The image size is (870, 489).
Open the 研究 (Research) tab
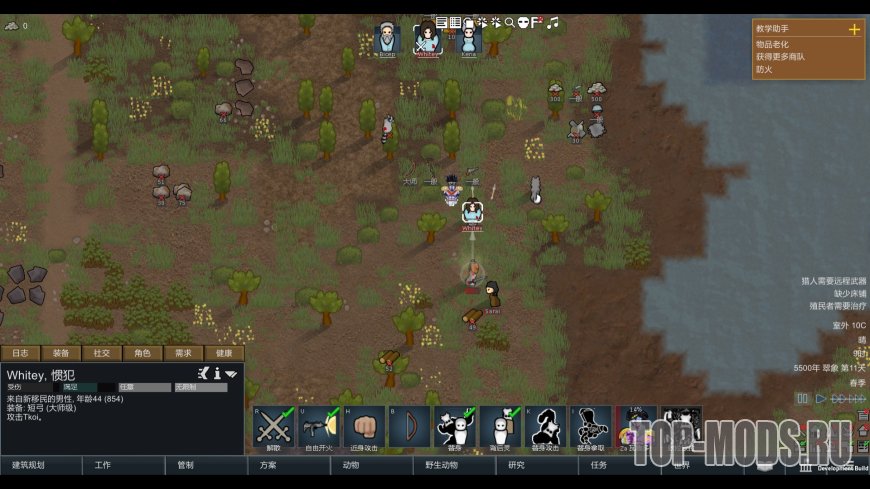(x=516, y=465)
